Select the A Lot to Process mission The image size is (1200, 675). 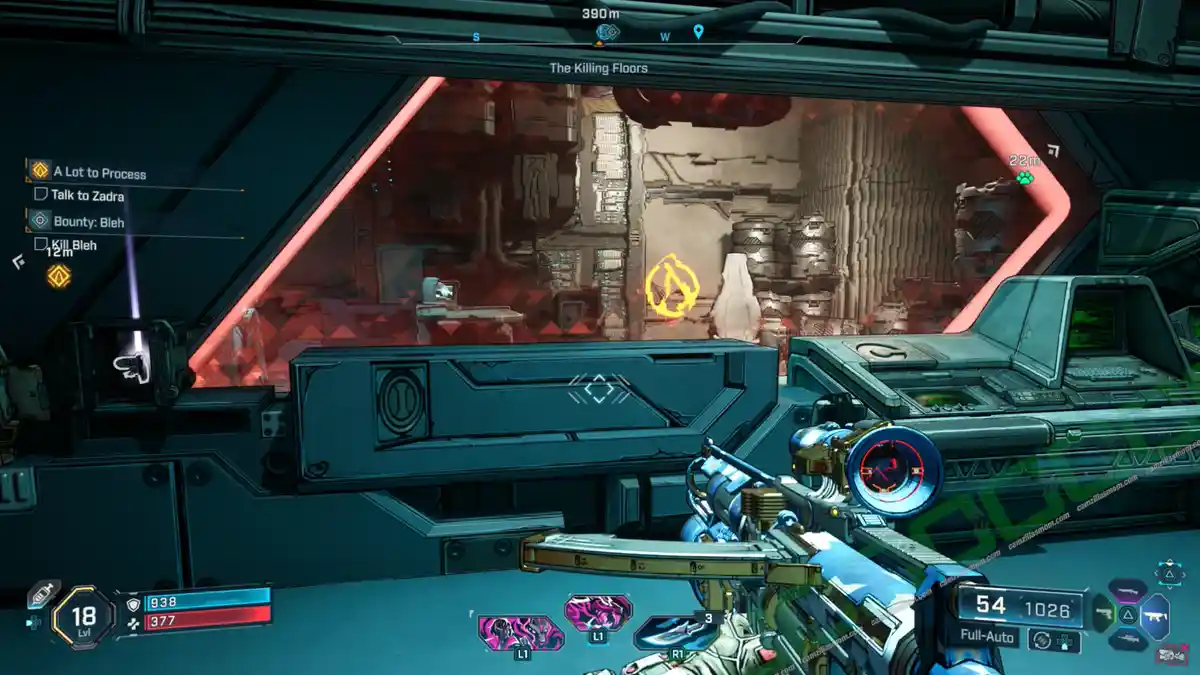click(x=99, y=173)
